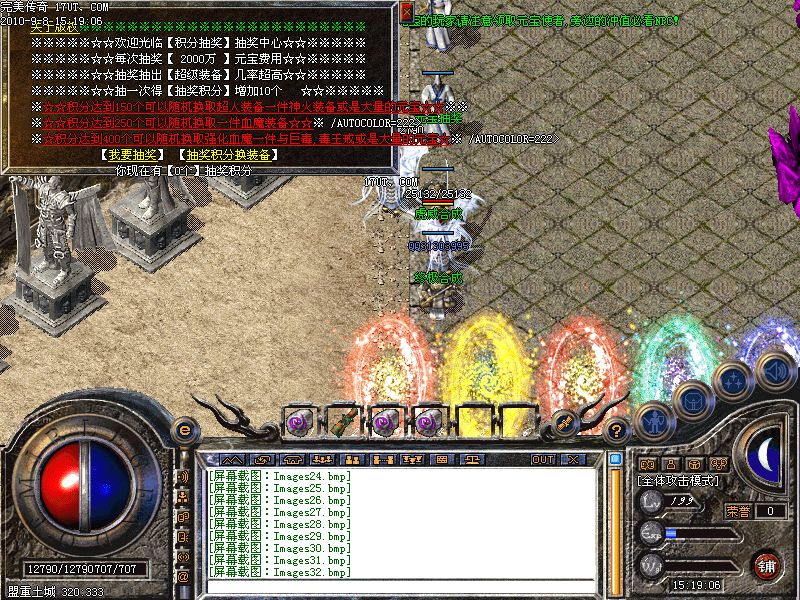Choose the 我要抽奖 dialogue option
Viewport: 800px width, 600px height.
pos(131,155)
